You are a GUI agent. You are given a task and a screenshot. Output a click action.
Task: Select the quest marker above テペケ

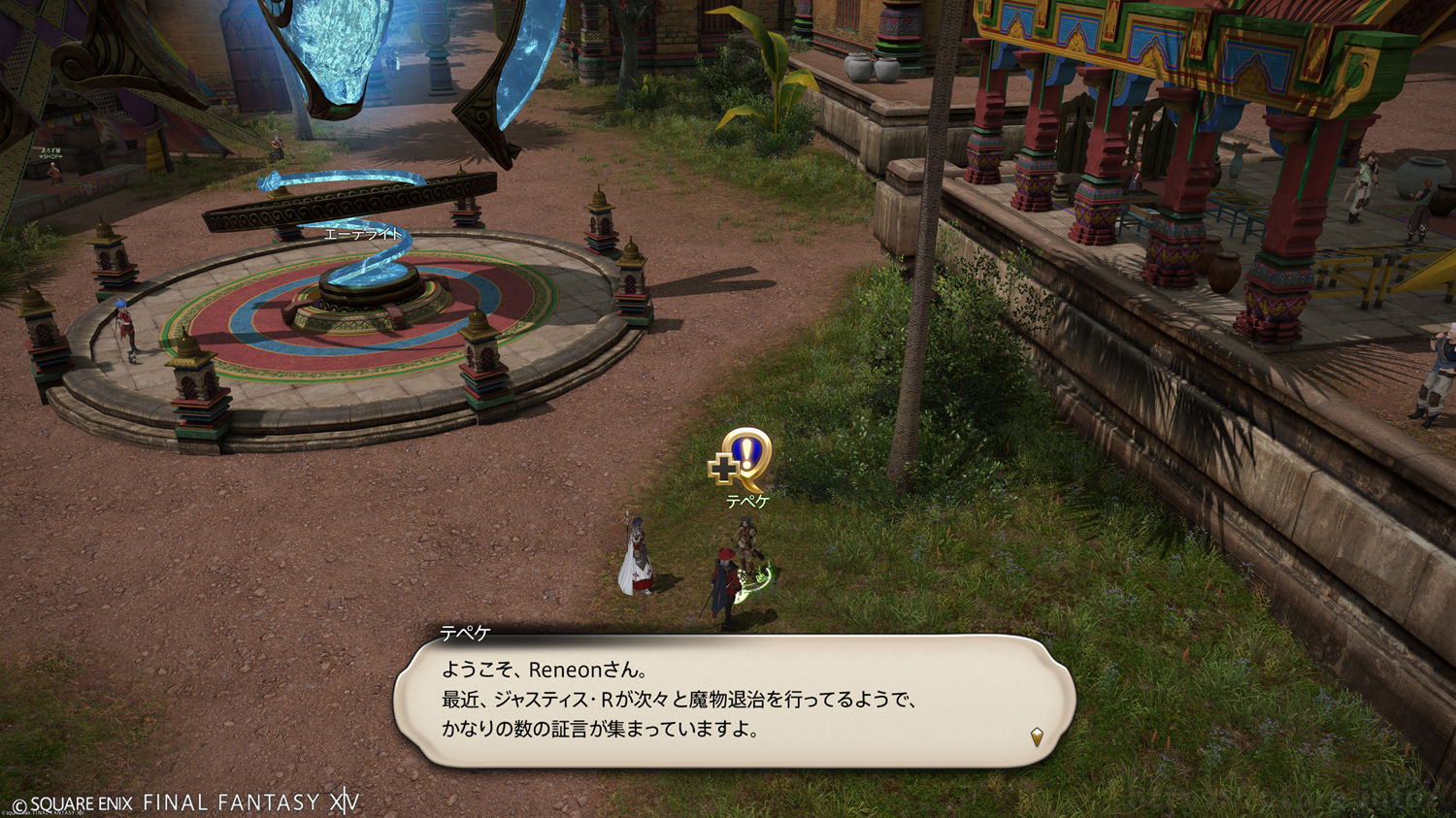(x=743, y=460)
